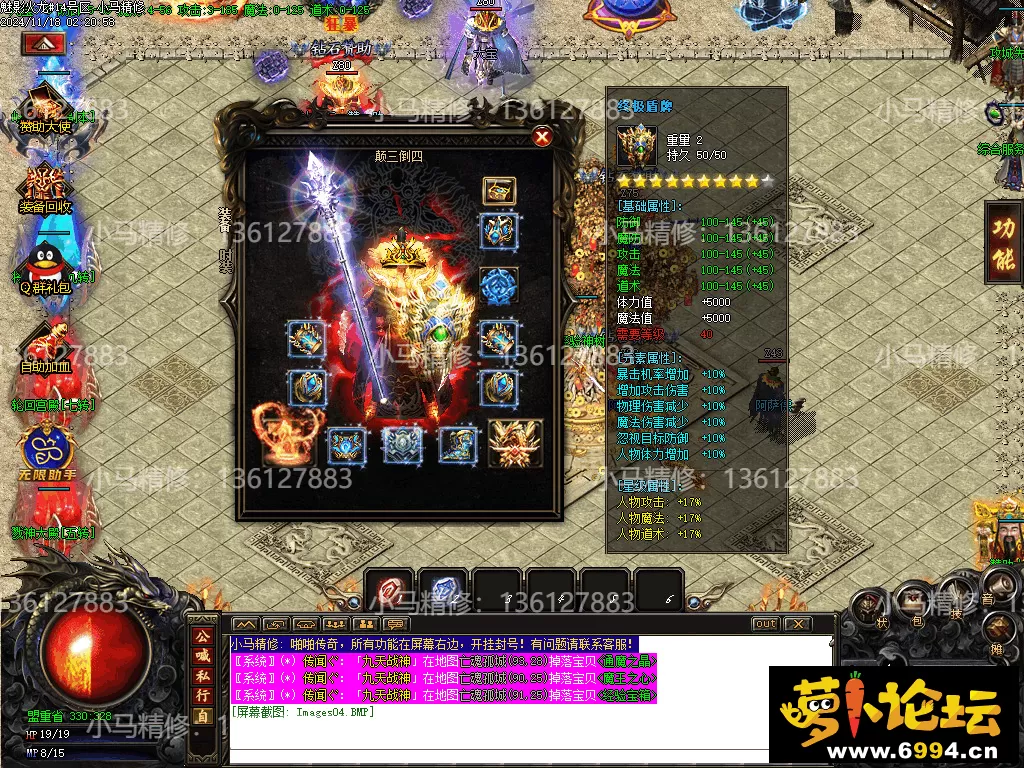Use the blue crystal hotbar slot
The width and height of the screenshot is (1024, 768).
coord(443,590)
